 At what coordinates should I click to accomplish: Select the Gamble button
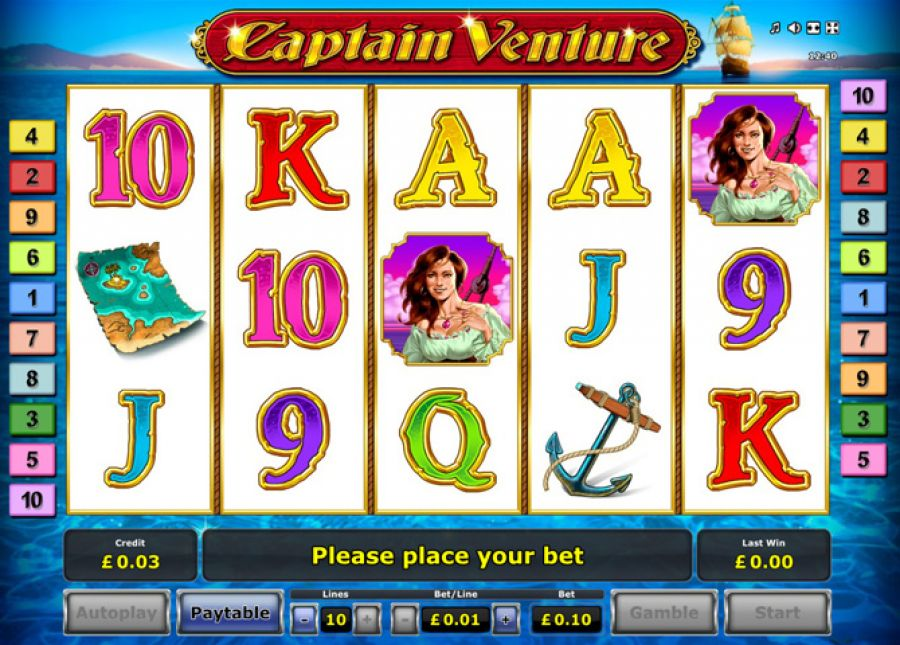pyautogui.click(x=664, y=613)
